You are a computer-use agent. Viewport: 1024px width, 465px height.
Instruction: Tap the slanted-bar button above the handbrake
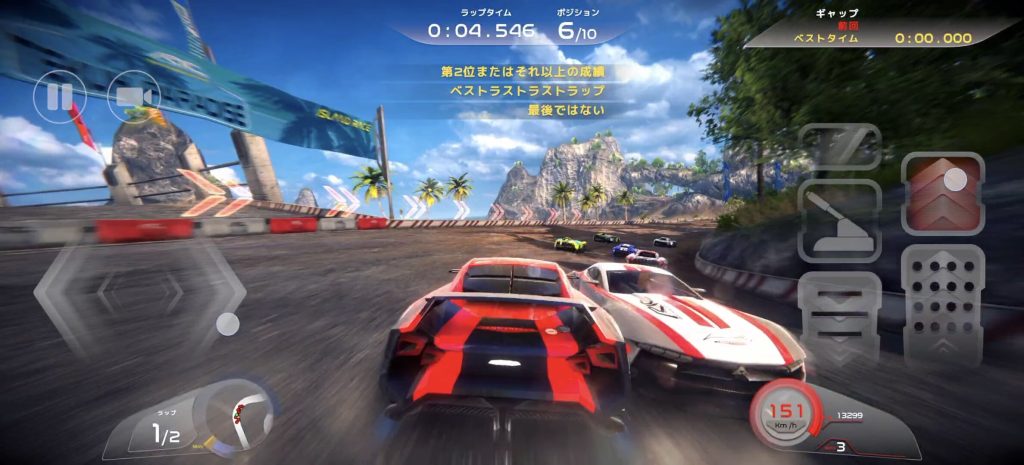[x=839, y=147]
